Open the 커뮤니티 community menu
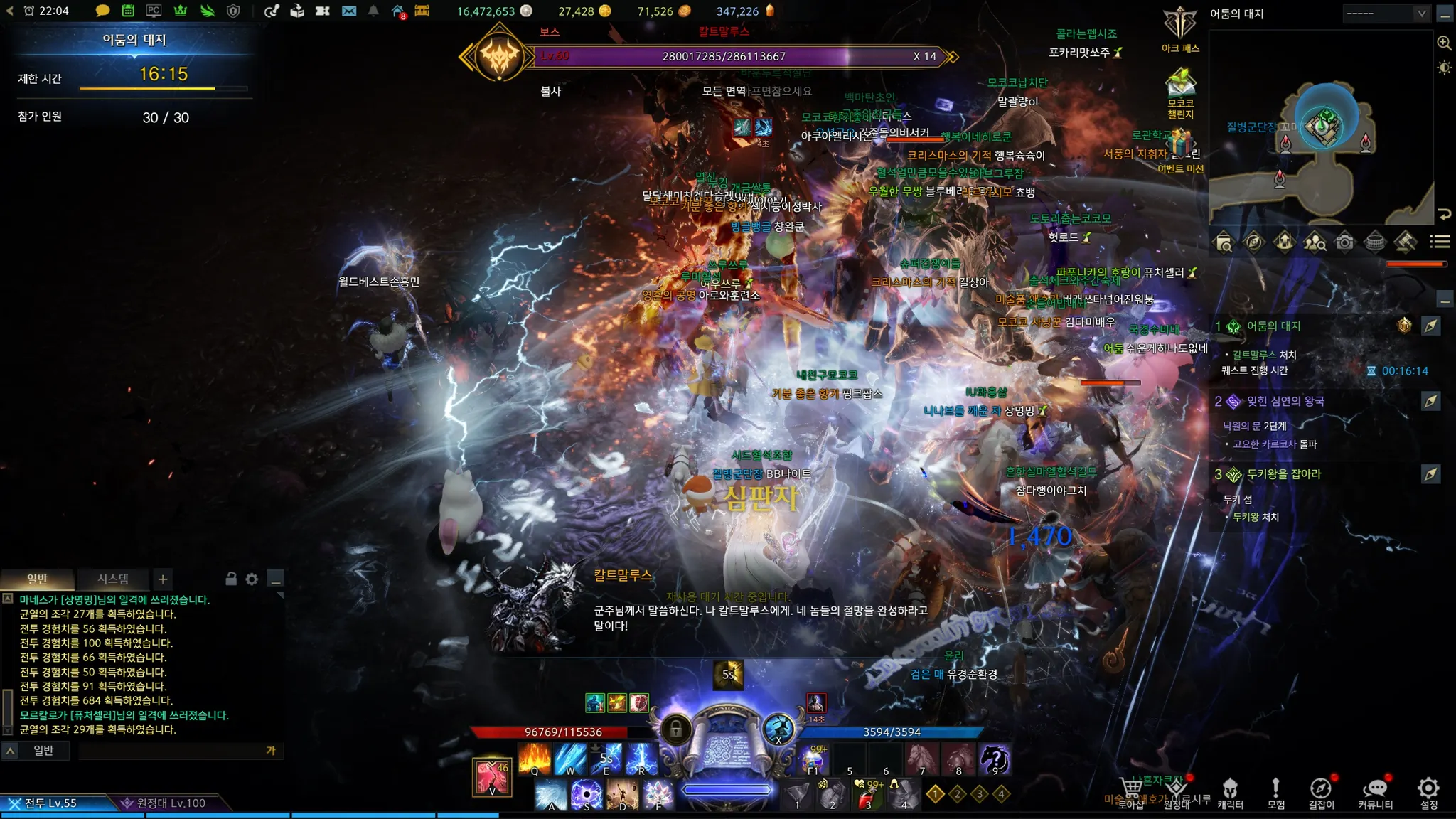Screen dimensions: 1456x819 click(x=1375, y=793)
